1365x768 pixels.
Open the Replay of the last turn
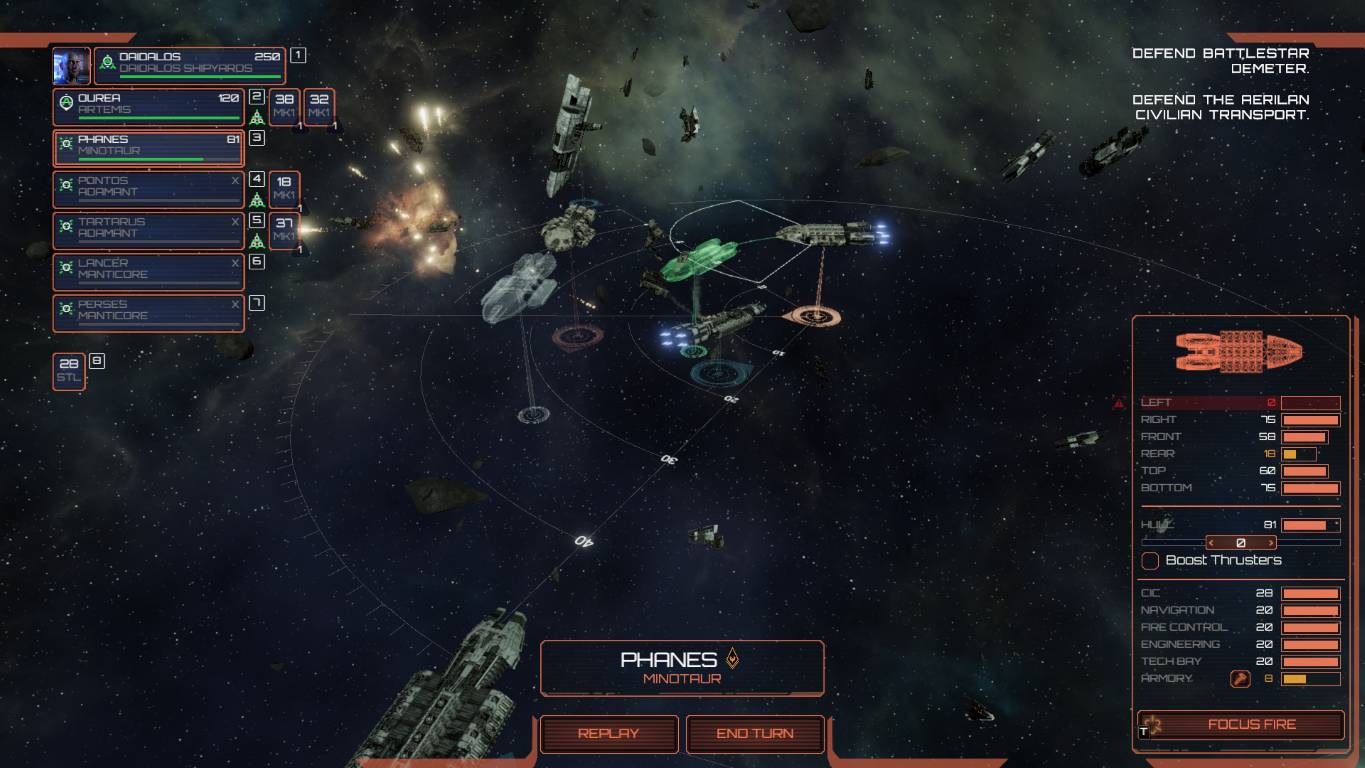pyautogui.click(x=608, y=734)
